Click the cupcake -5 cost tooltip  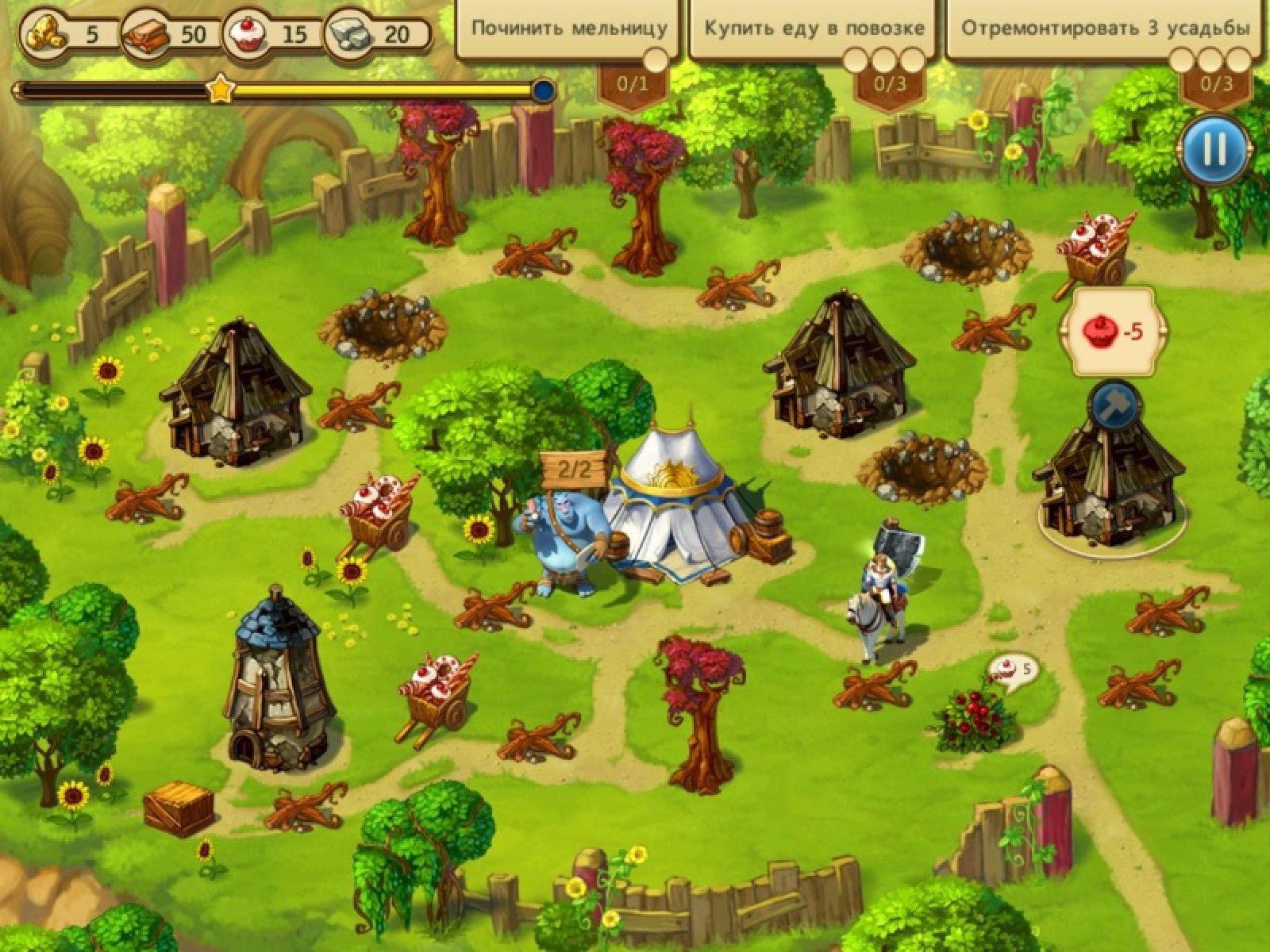[x=1113, y=332]
